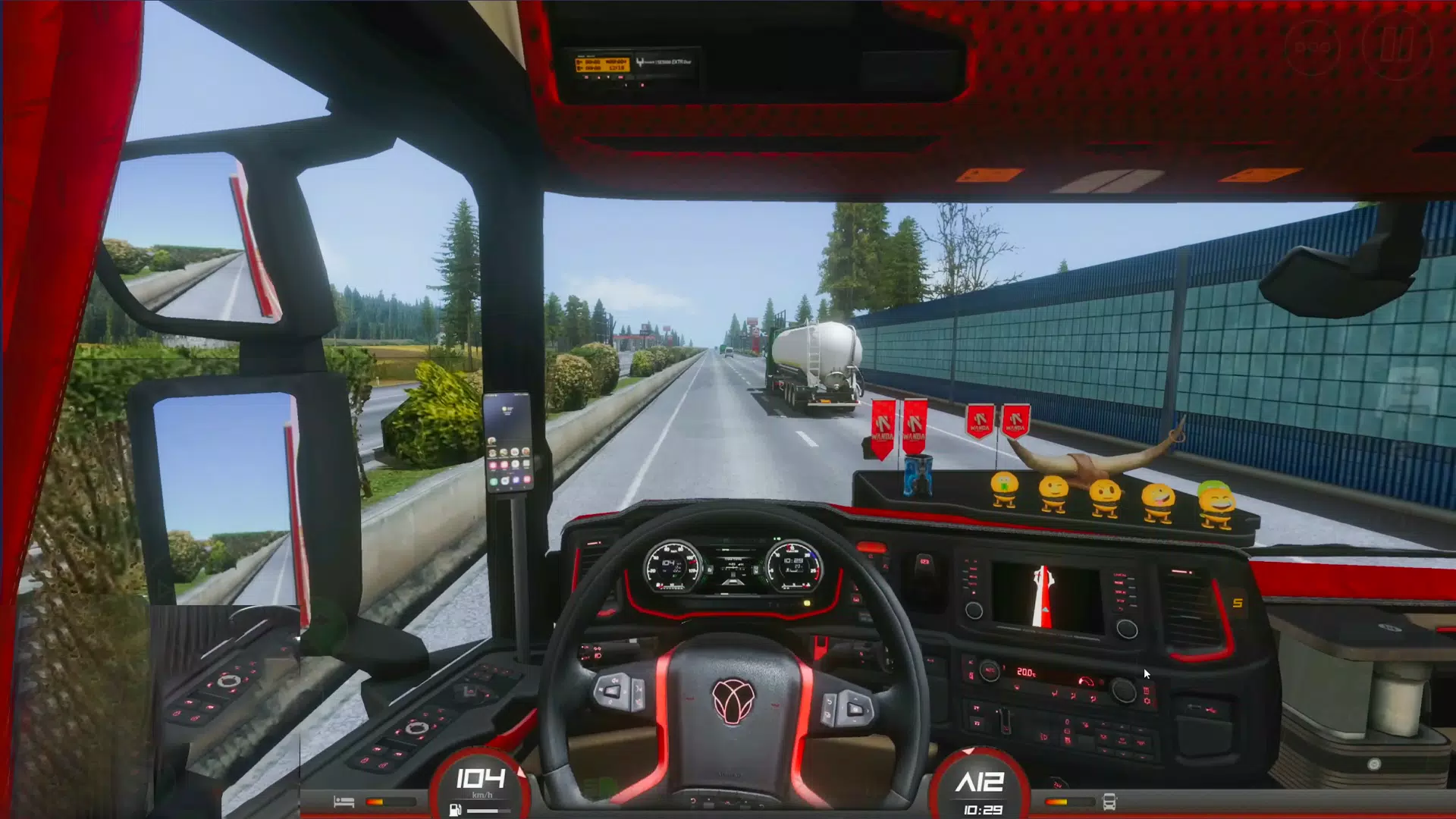Click the fuel level bar below the speed readout
The image size is (1456, 819).
[489, 810]
